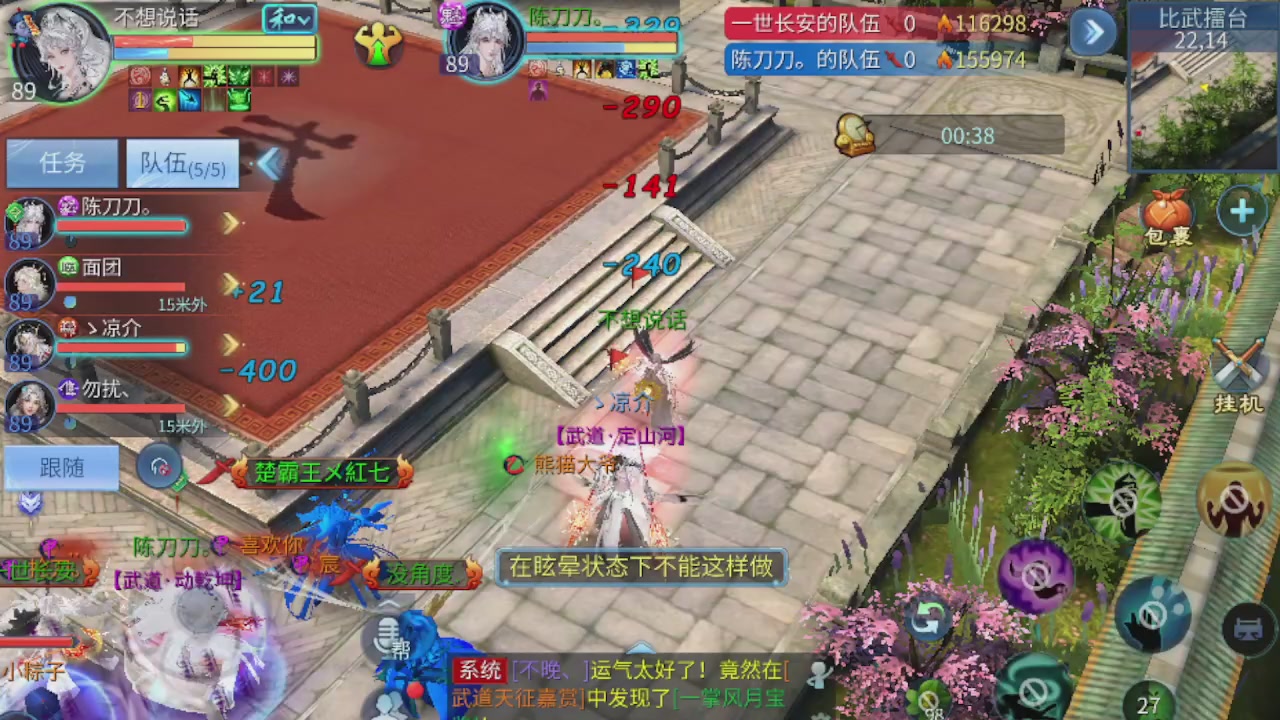Image resolution: width=1280 pixels, height=720 pixels.
Task: Click the yellow orb skill icon with lock overlay
Action: (1233, 498)
